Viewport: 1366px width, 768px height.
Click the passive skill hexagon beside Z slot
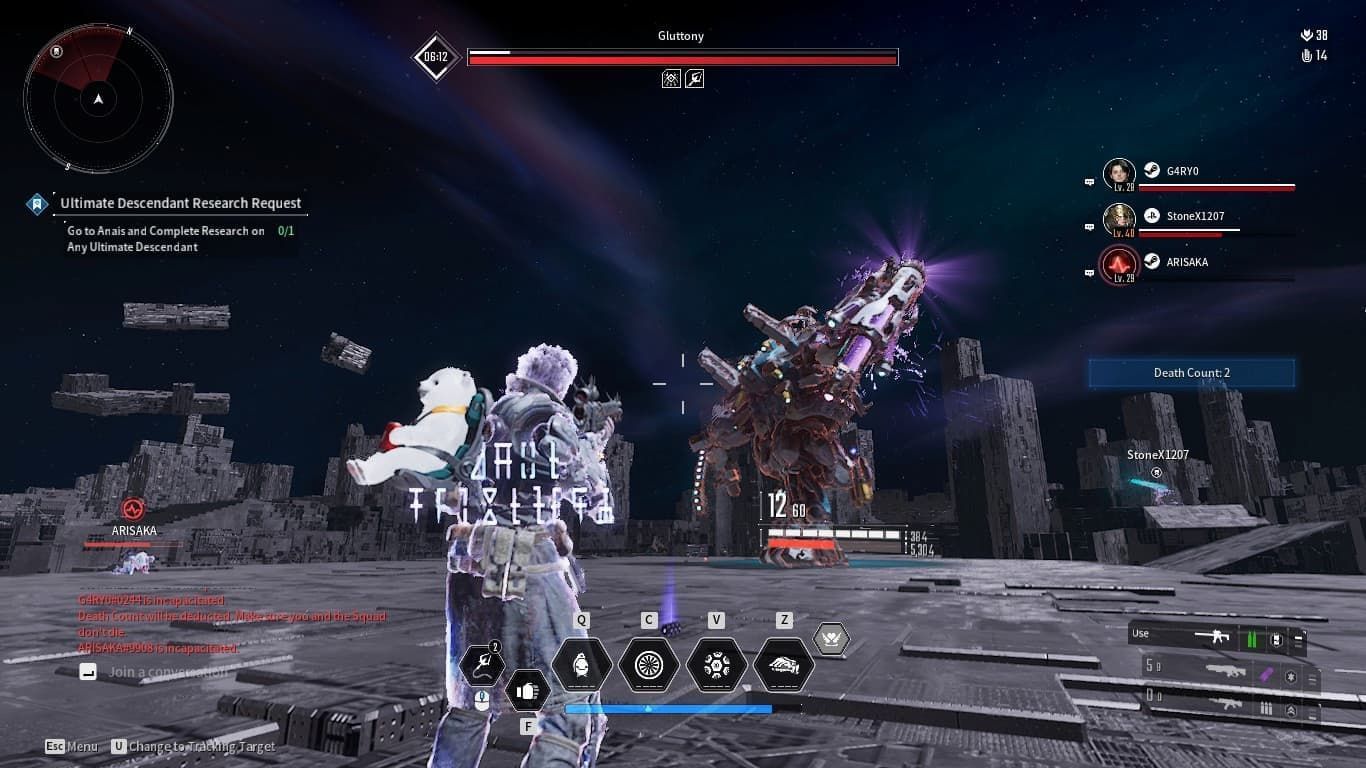click(833, 638)
